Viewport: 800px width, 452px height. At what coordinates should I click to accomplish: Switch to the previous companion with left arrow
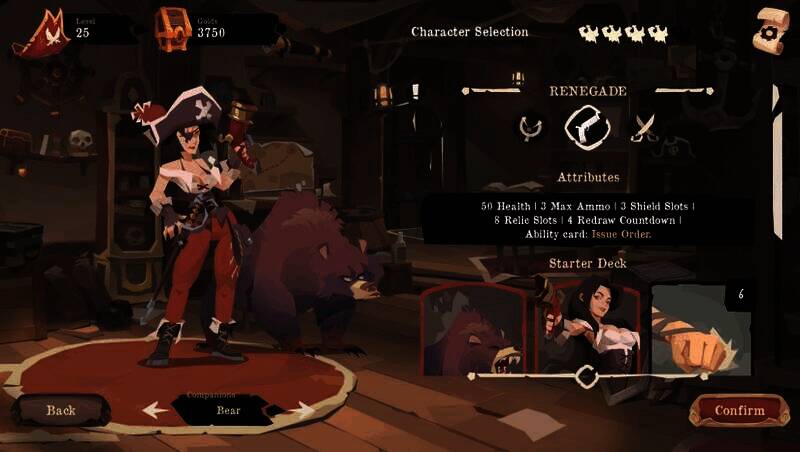point(155,409)
